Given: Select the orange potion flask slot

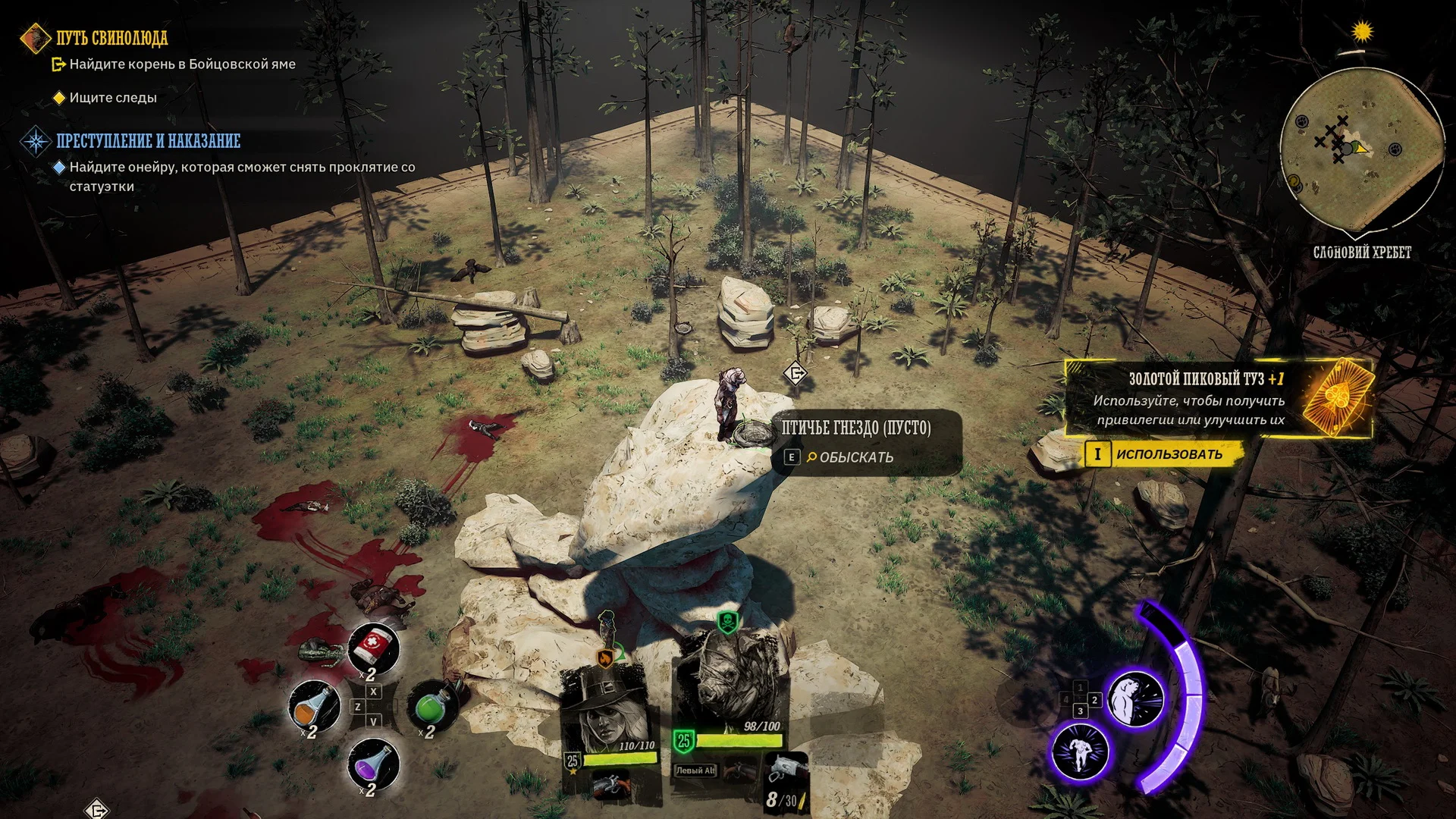Looking at the screenshot, I should pos(314,705).
